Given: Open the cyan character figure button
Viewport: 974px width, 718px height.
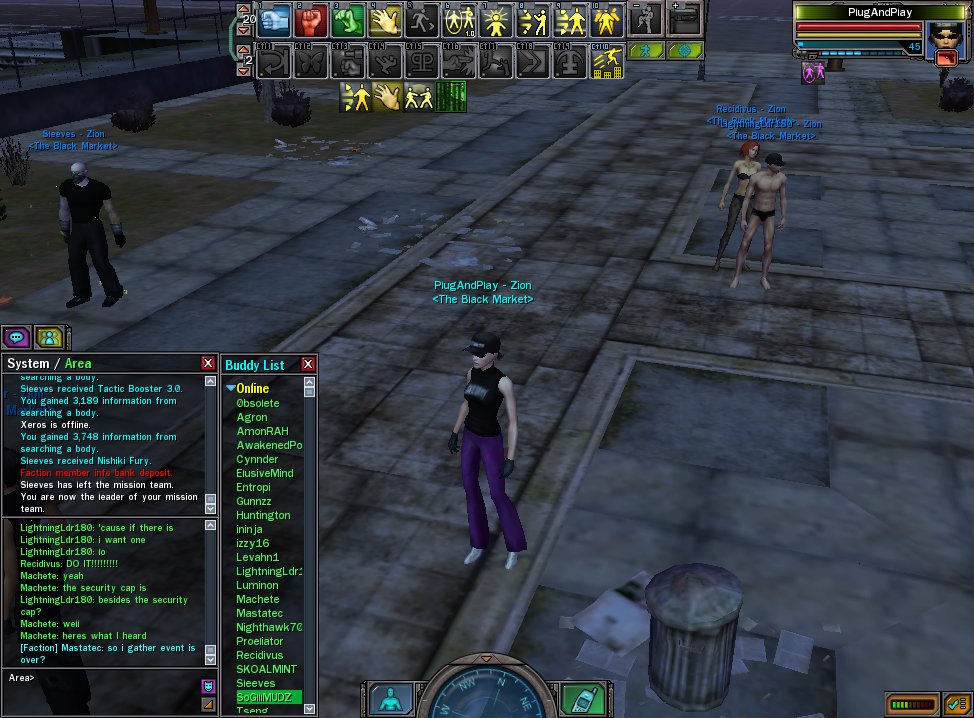Looking at the screenshot, I should click(x=391, y=698).
